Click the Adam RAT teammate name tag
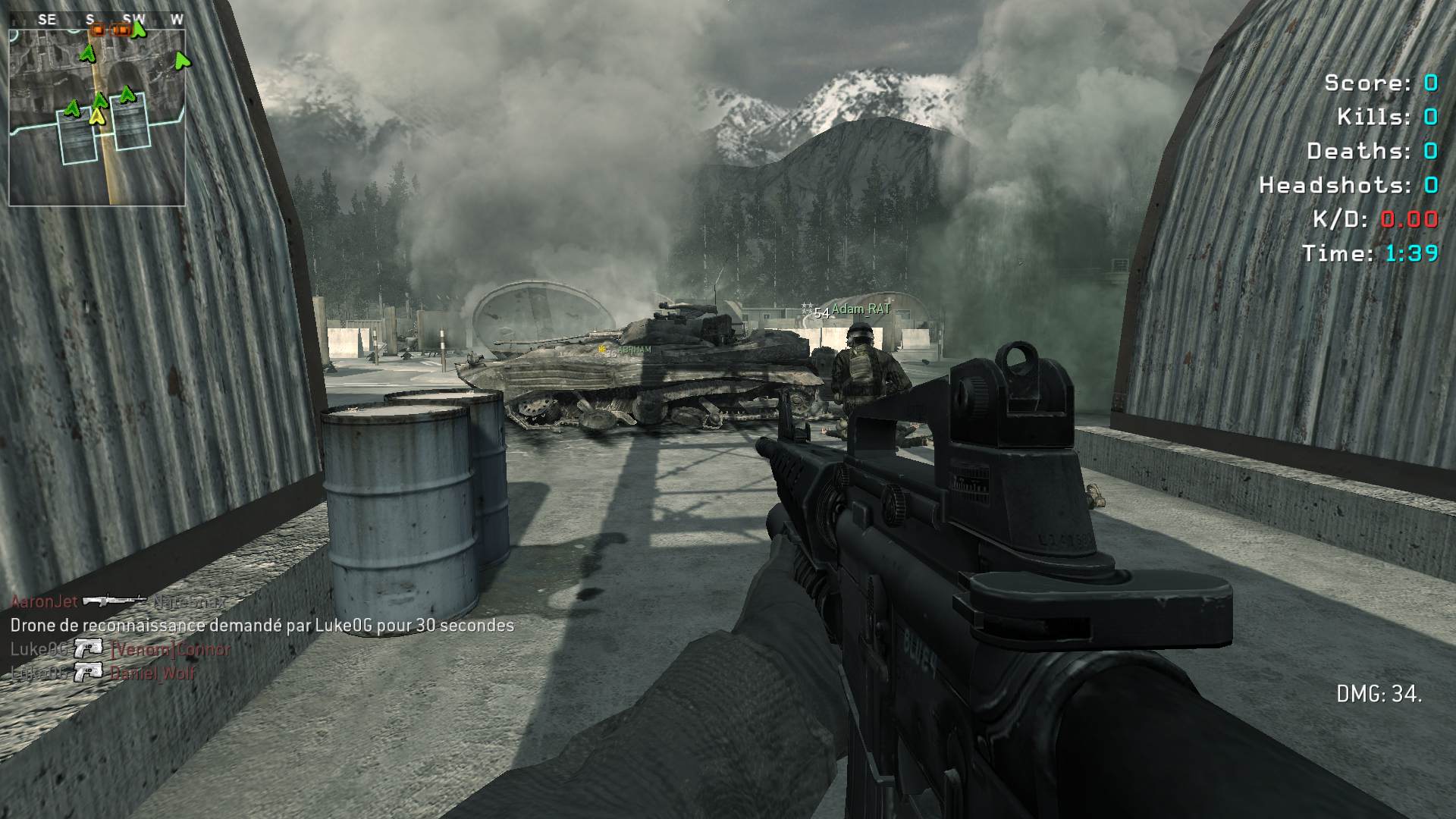The image size is (1456, 819). tap(861, 309)
